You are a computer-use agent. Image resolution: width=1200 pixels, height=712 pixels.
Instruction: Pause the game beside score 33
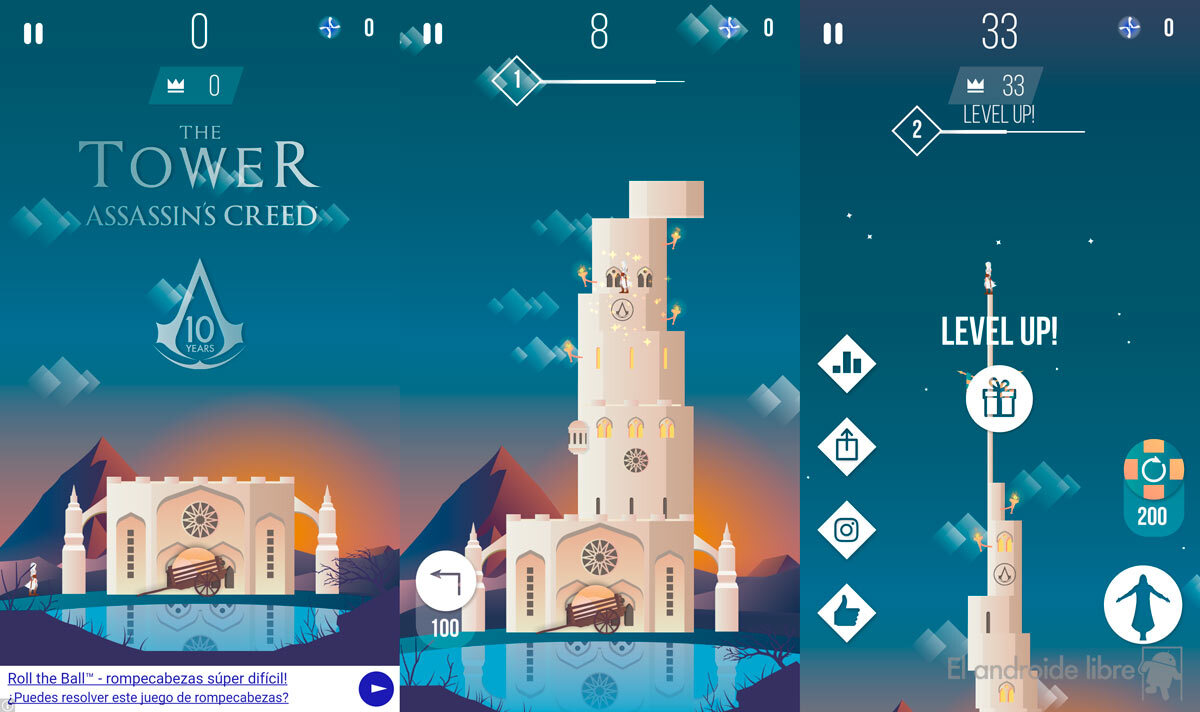coord(832,33)
